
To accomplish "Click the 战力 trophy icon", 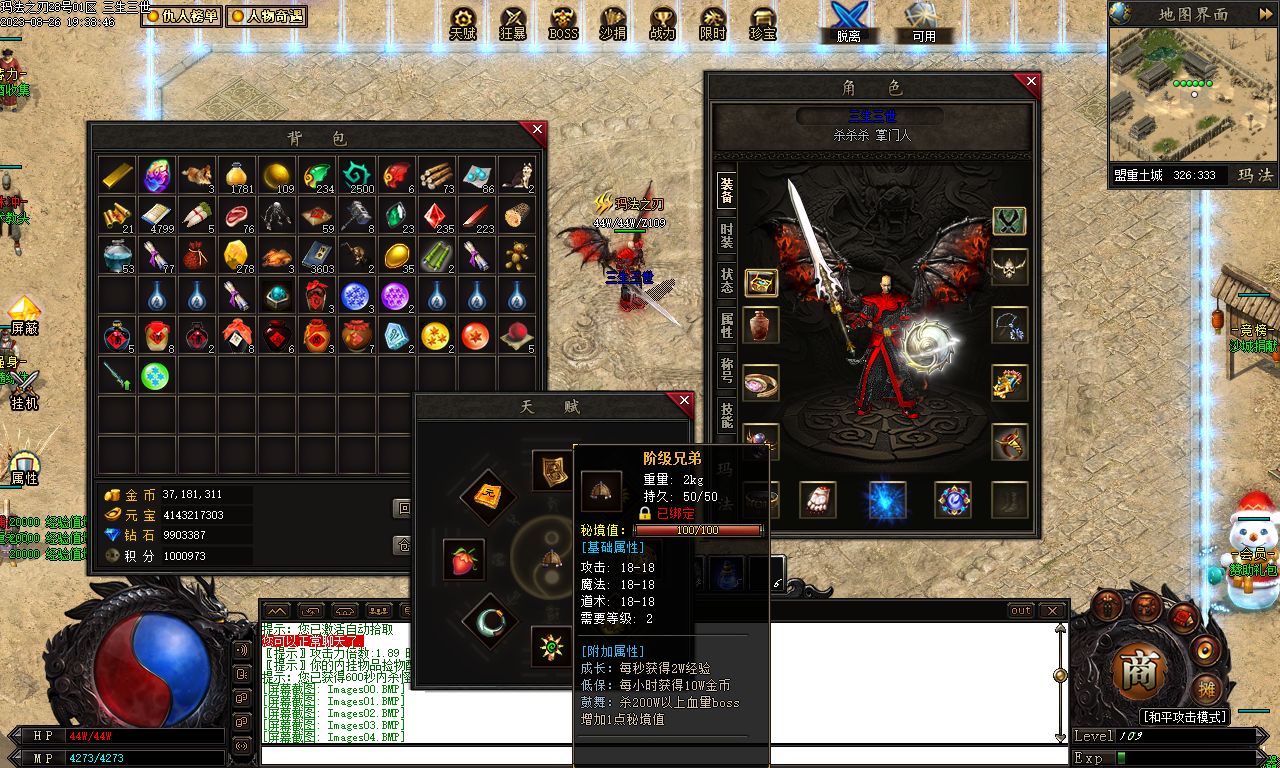I will [663, 23].
